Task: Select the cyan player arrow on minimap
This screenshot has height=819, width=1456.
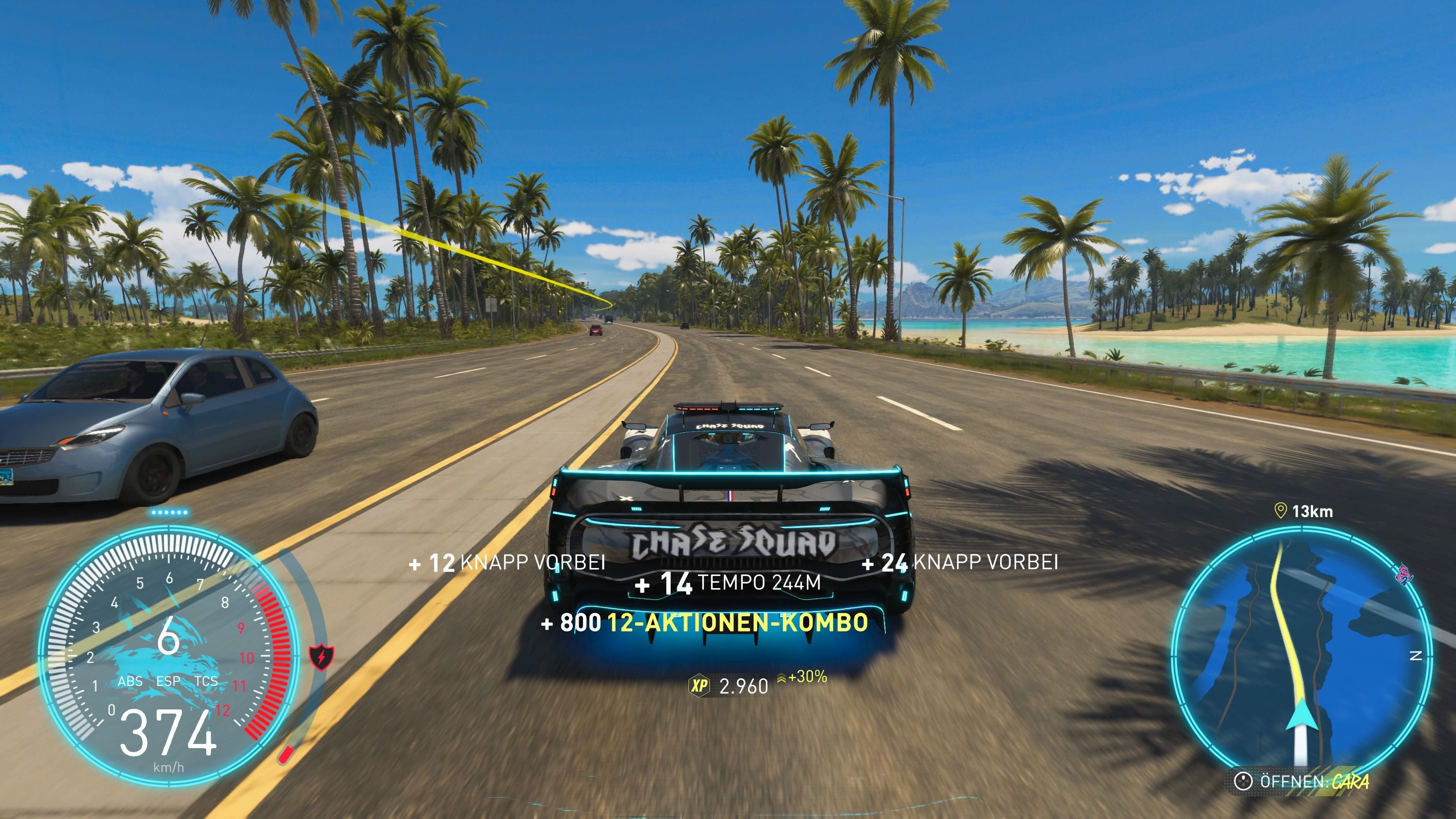Action: click(1302, 716)
